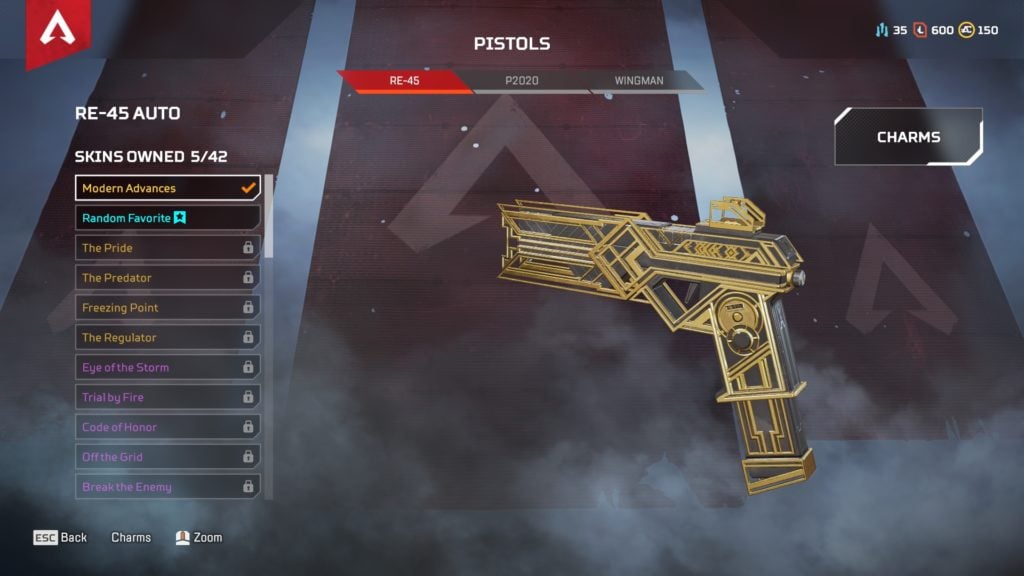Go Back using the bottom-left button
This screenshot has height=576, width=1024.
(x=61, y=538)
